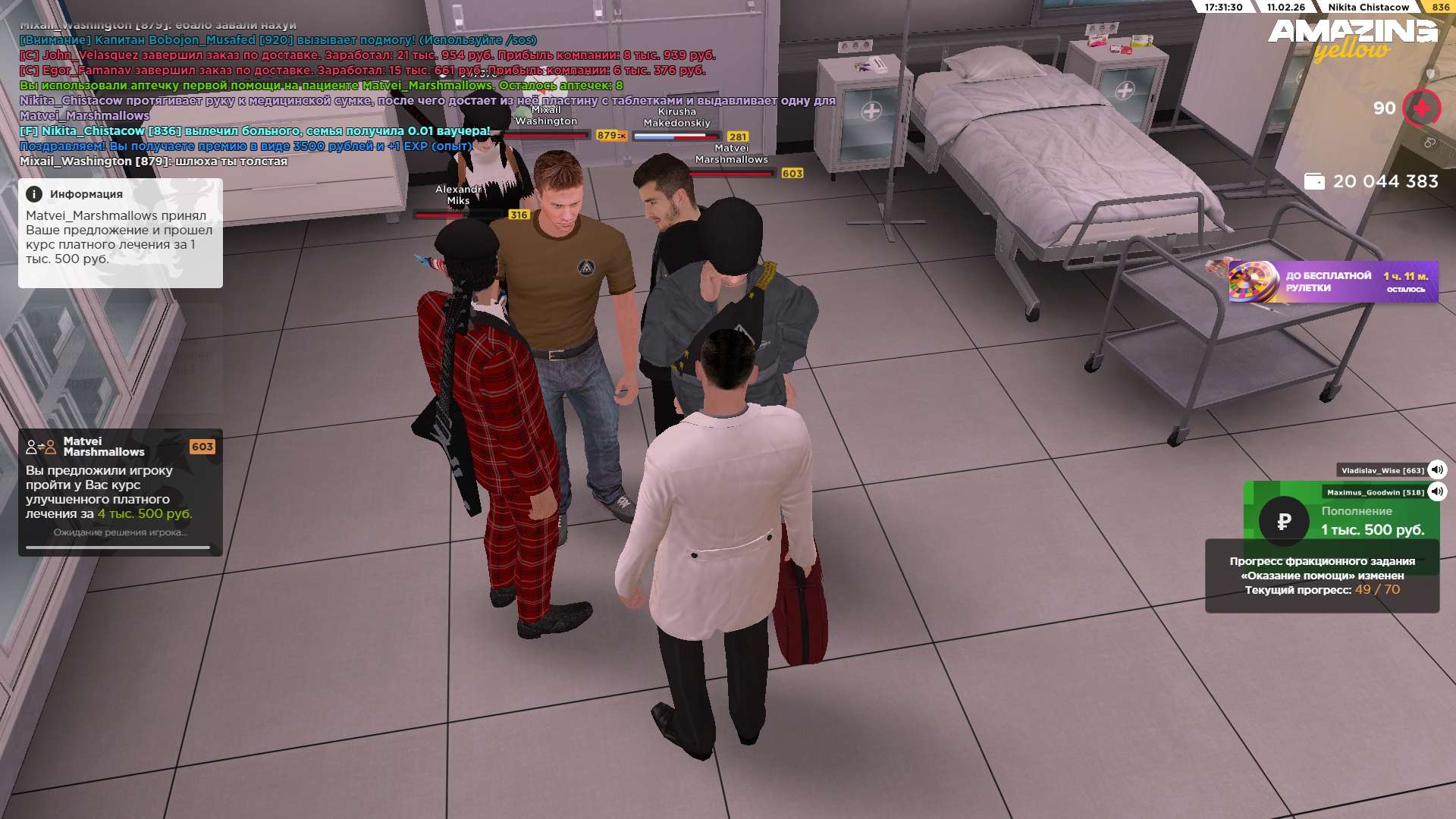The image size is (1456, 819).
Task: Click the Пополнение ruble payment notification
Action: click(x=1341, y=520)
